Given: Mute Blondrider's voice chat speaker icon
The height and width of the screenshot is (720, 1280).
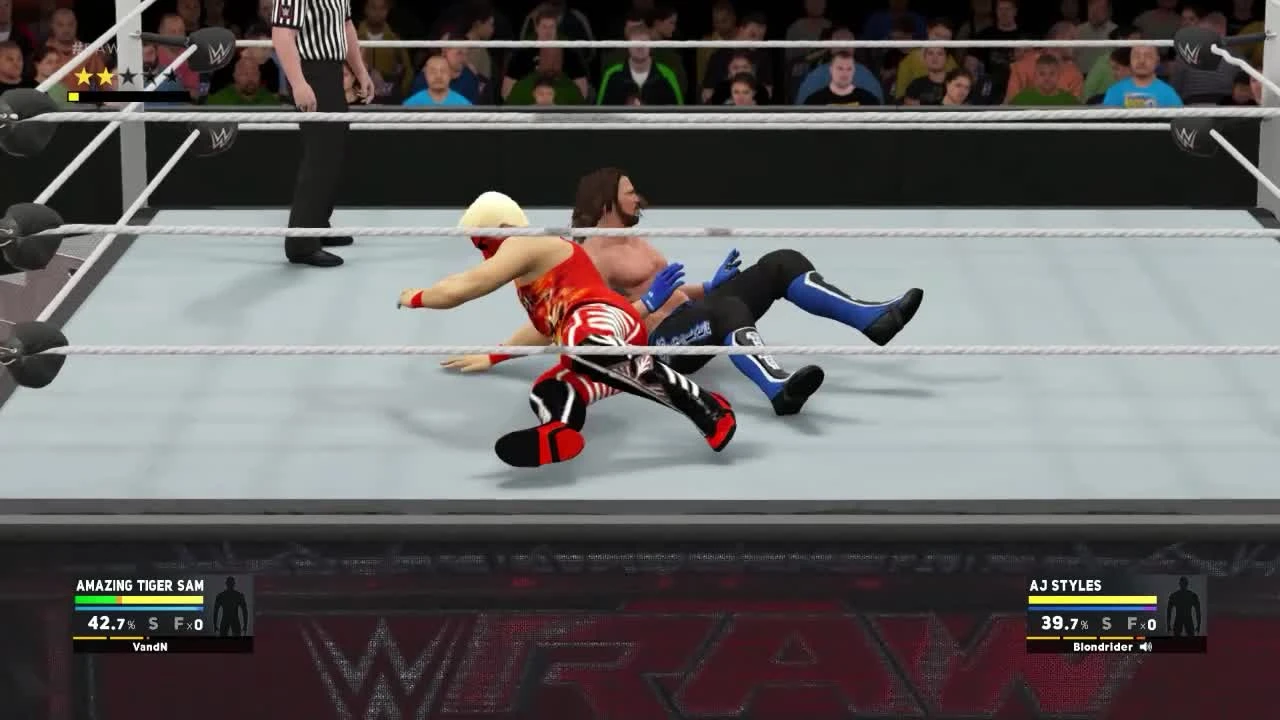Looking at the screenshot, I should coord(1146,647).
